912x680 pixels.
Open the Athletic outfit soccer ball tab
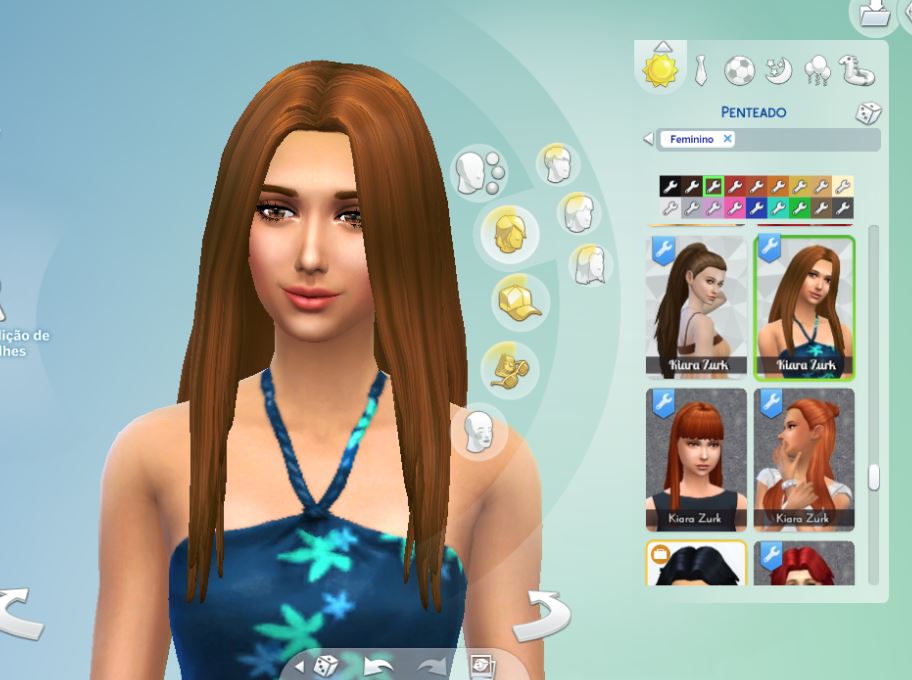click(x=739, y=70)
